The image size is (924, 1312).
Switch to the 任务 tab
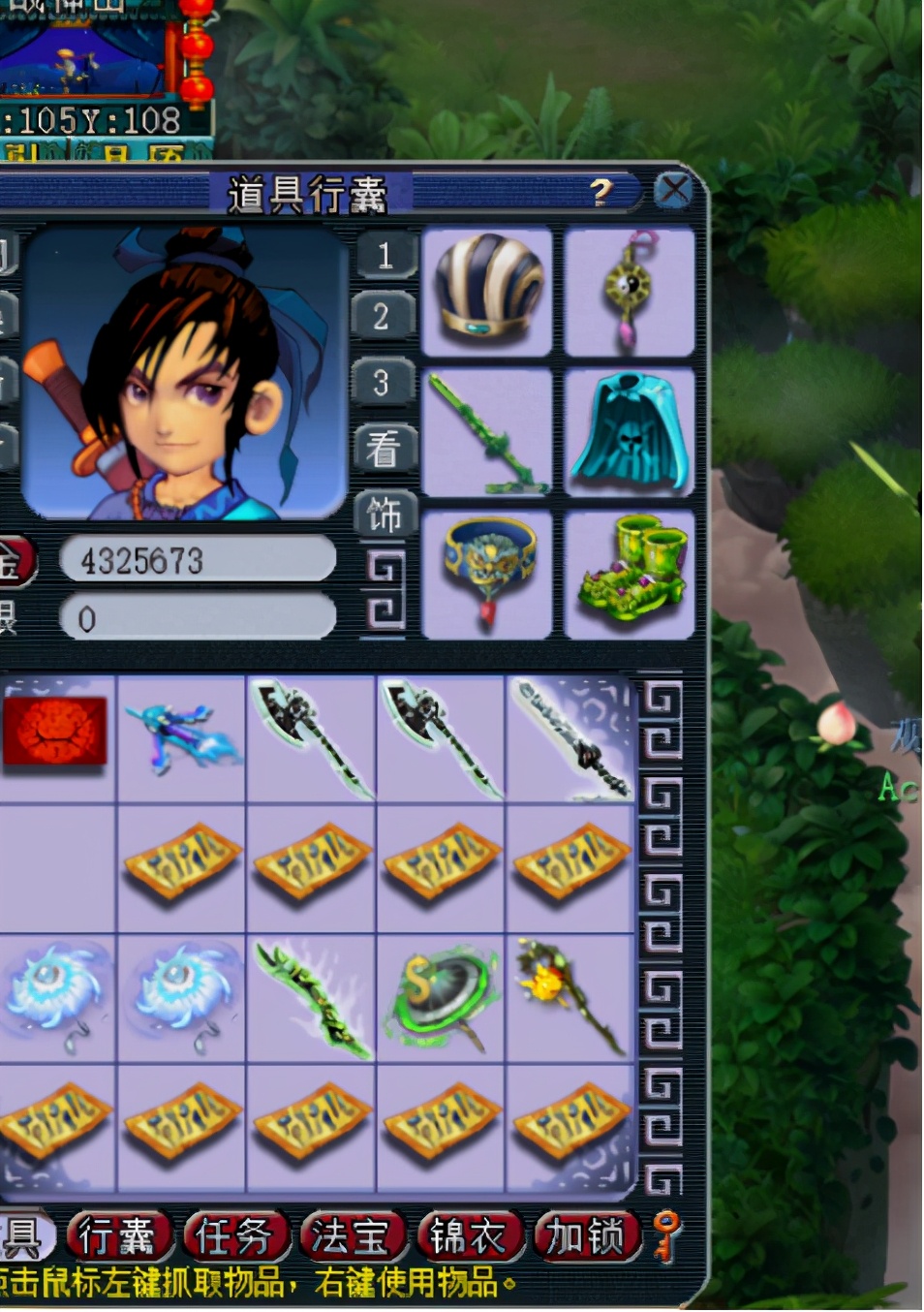pyautogui.click(x=233, y=1237)
